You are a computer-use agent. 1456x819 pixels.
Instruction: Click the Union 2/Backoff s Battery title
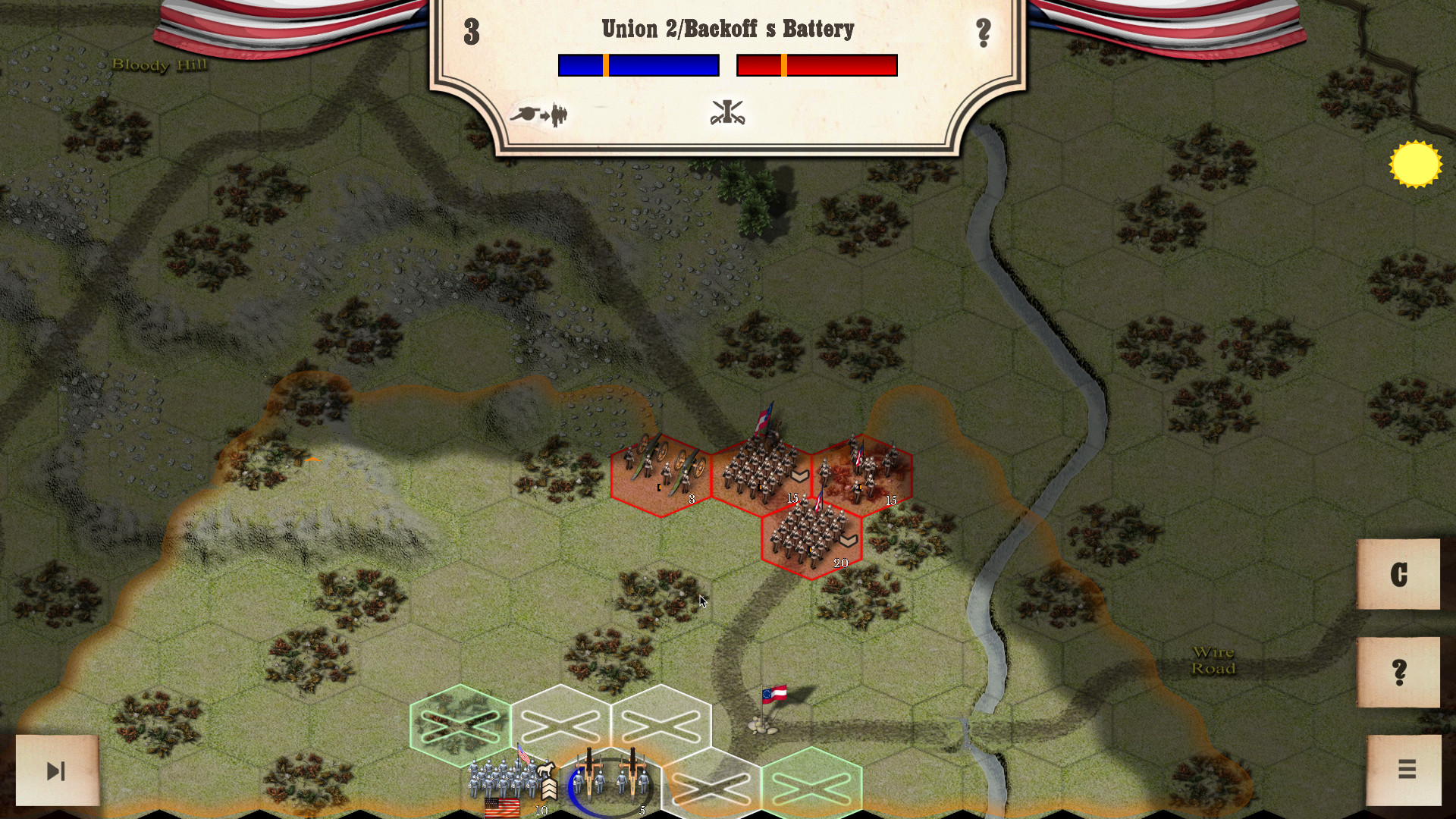(727, 29)
